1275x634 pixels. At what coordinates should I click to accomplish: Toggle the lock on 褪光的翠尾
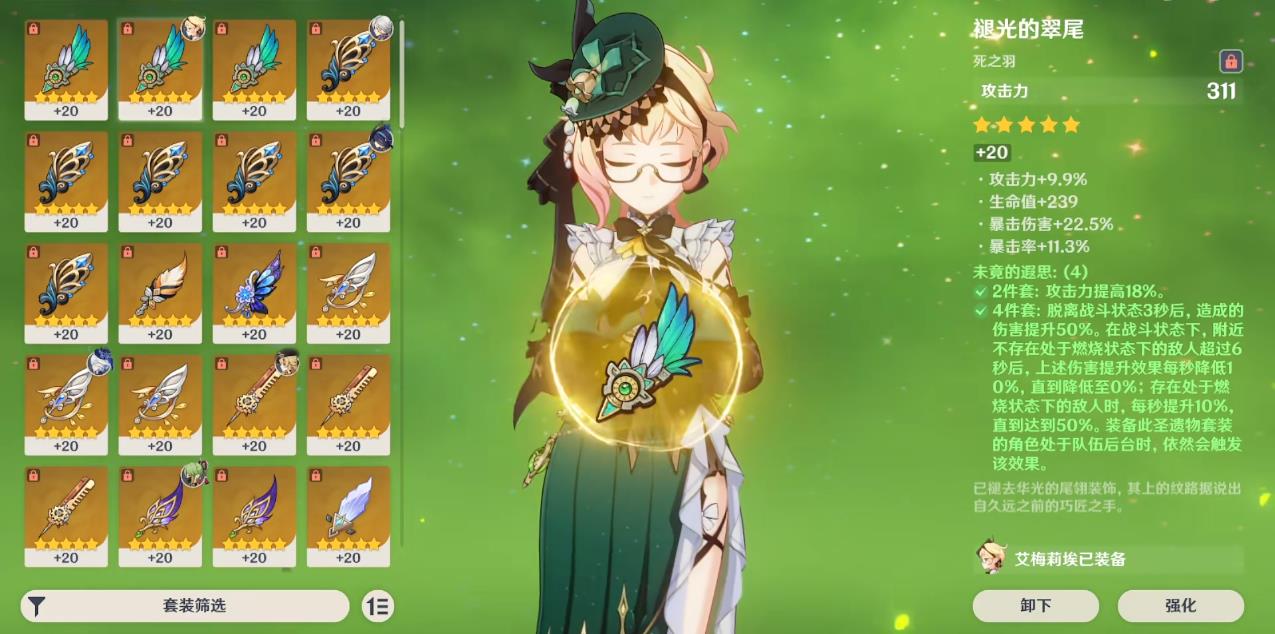coord(1230,61)
